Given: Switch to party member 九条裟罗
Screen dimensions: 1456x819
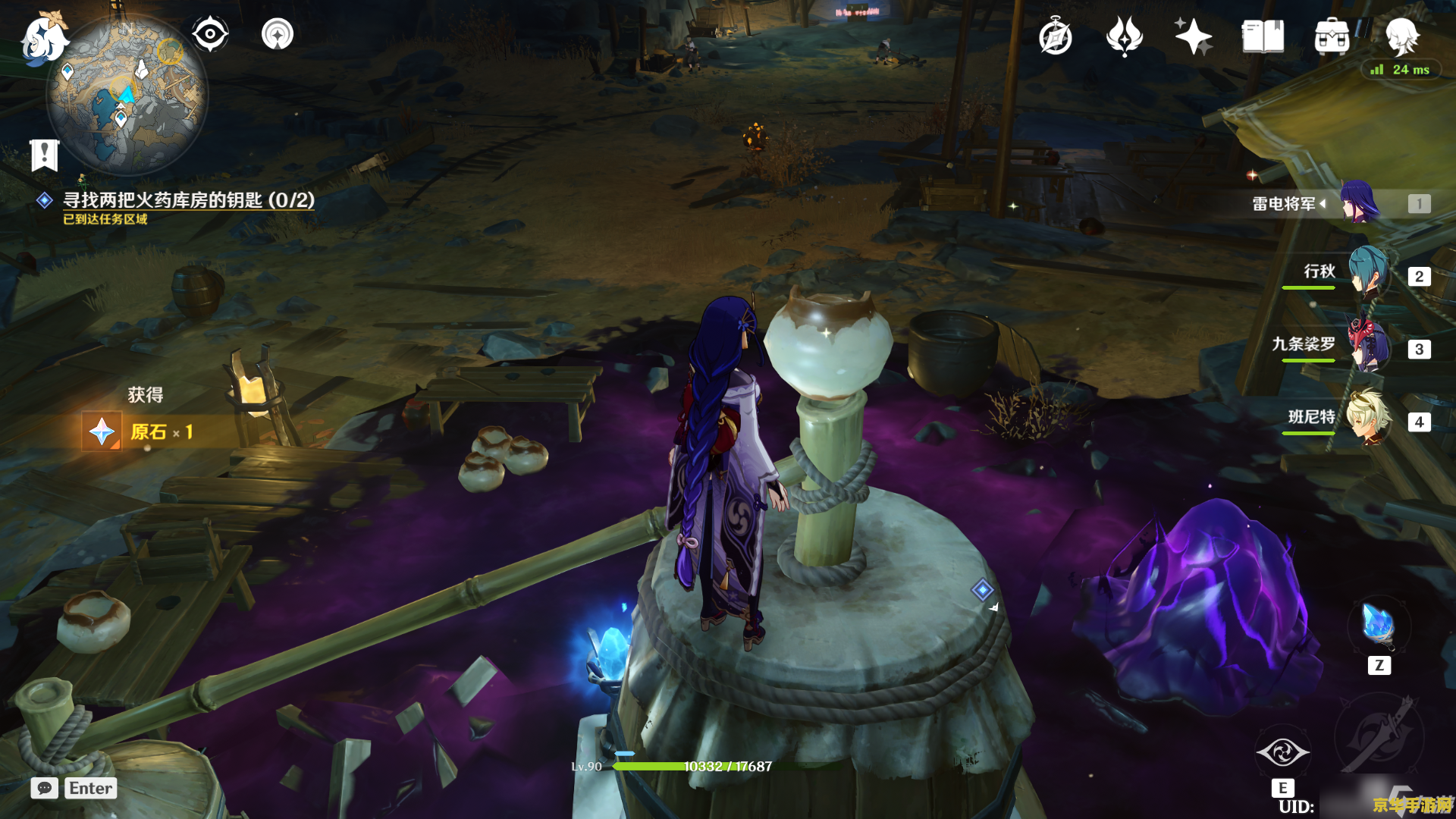Looking at the screenshot, I should (x=1369, y=347).
